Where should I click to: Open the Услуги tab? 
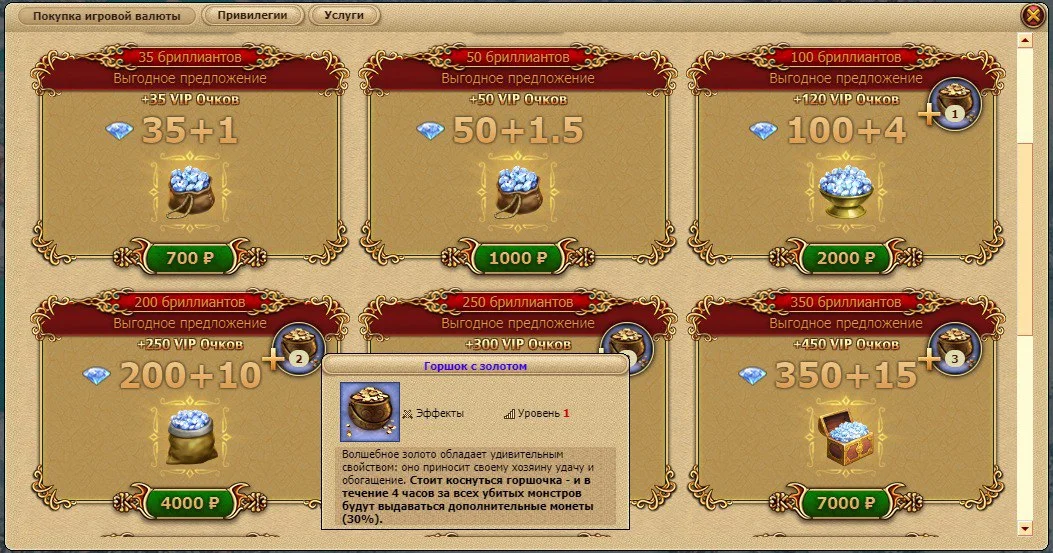coord(344,16)
